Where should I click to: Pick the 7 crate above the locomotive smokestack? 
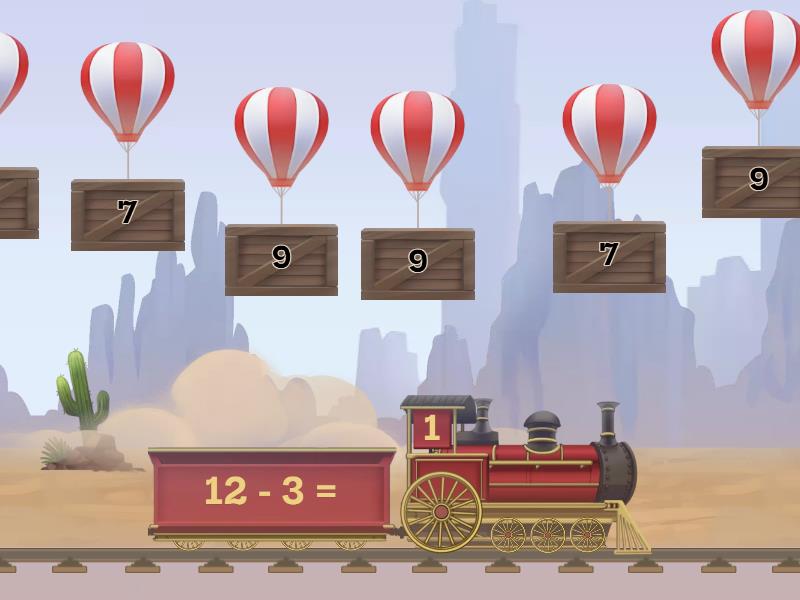click(x=609, y=256)
